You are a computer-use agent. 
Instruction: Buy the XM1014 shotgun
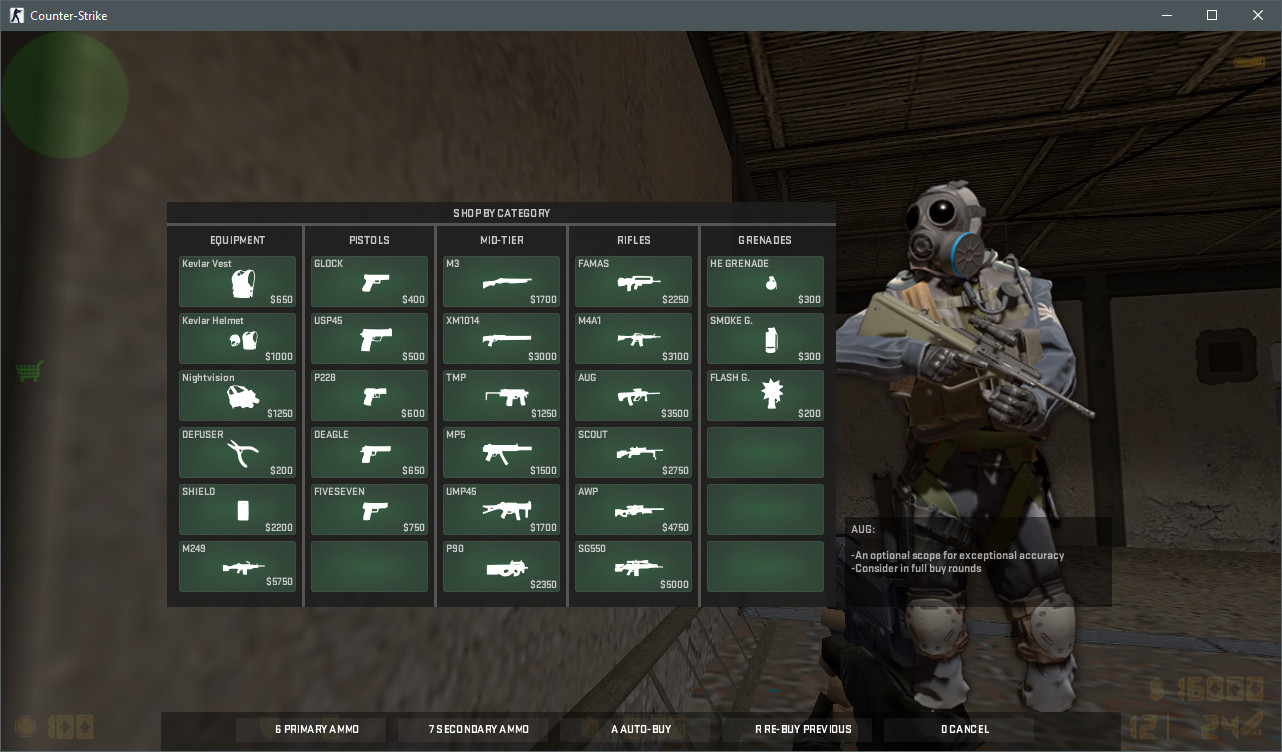point(500,338)
